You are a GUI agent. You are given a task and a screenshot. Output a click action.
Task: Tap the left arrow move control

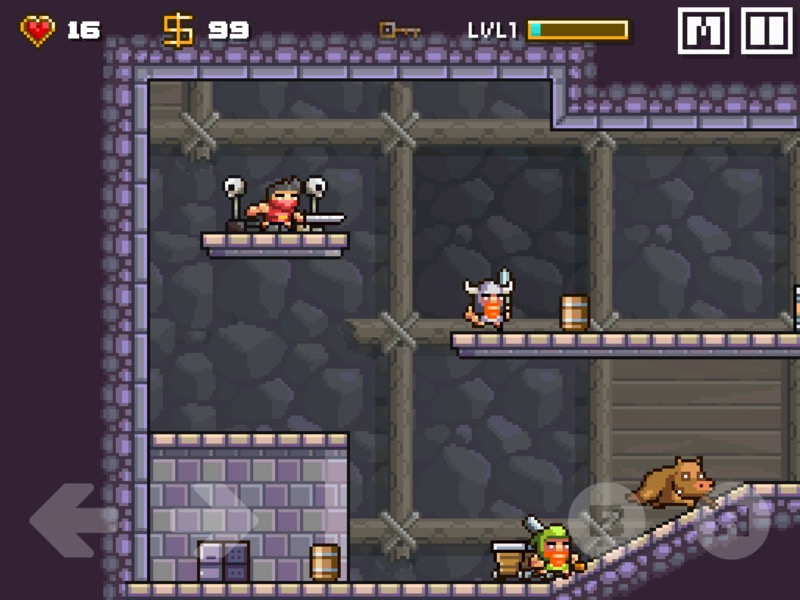[71, 518]
